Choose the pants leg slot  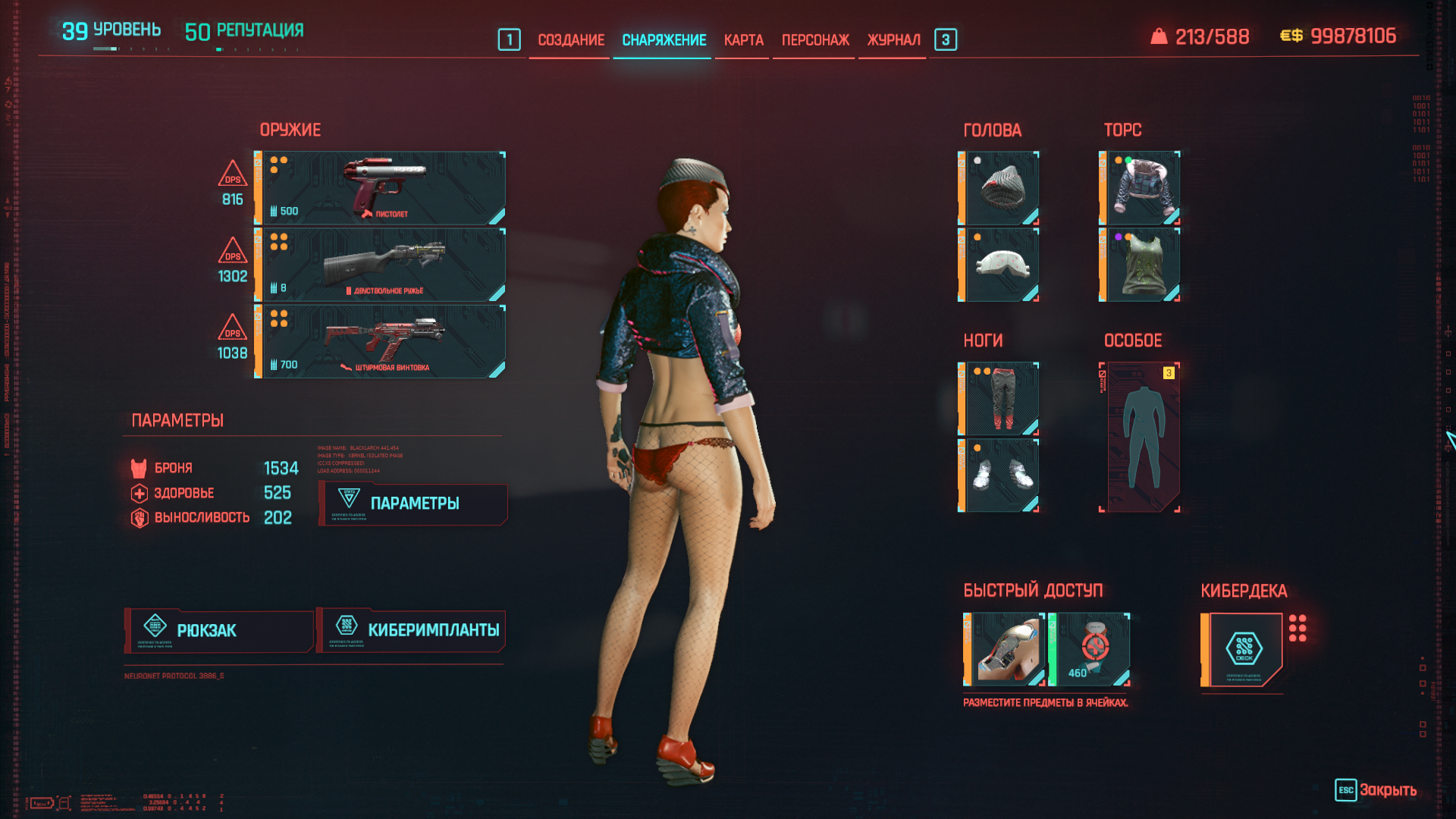(x=999, y=399)
